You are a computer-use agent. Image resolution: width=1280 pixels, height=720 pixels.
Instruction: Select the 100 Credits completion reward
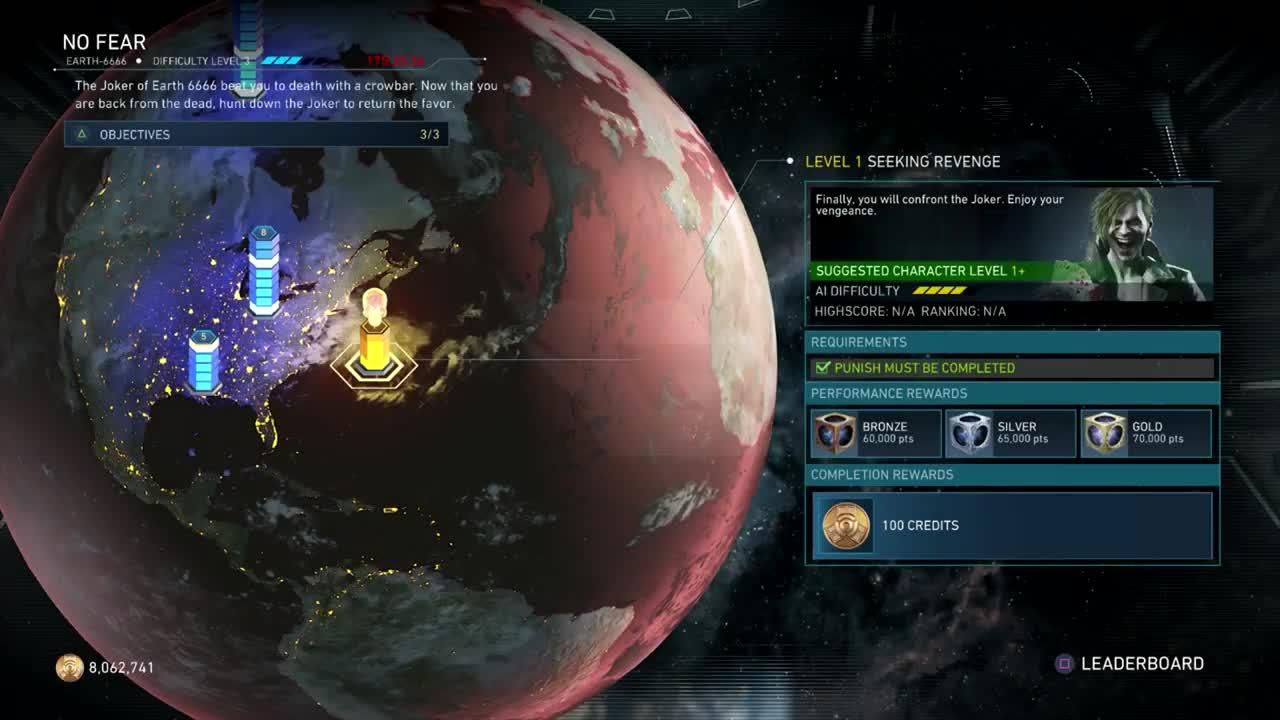[1012, 525]
